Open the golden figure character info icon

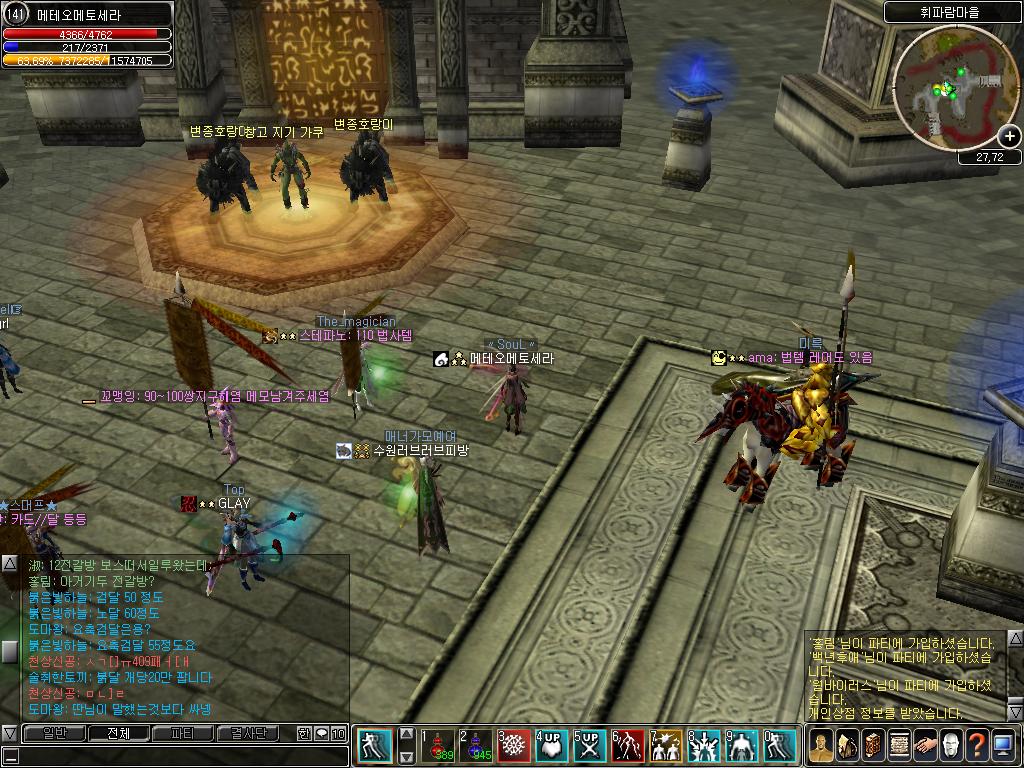click(x=821, y=745)
